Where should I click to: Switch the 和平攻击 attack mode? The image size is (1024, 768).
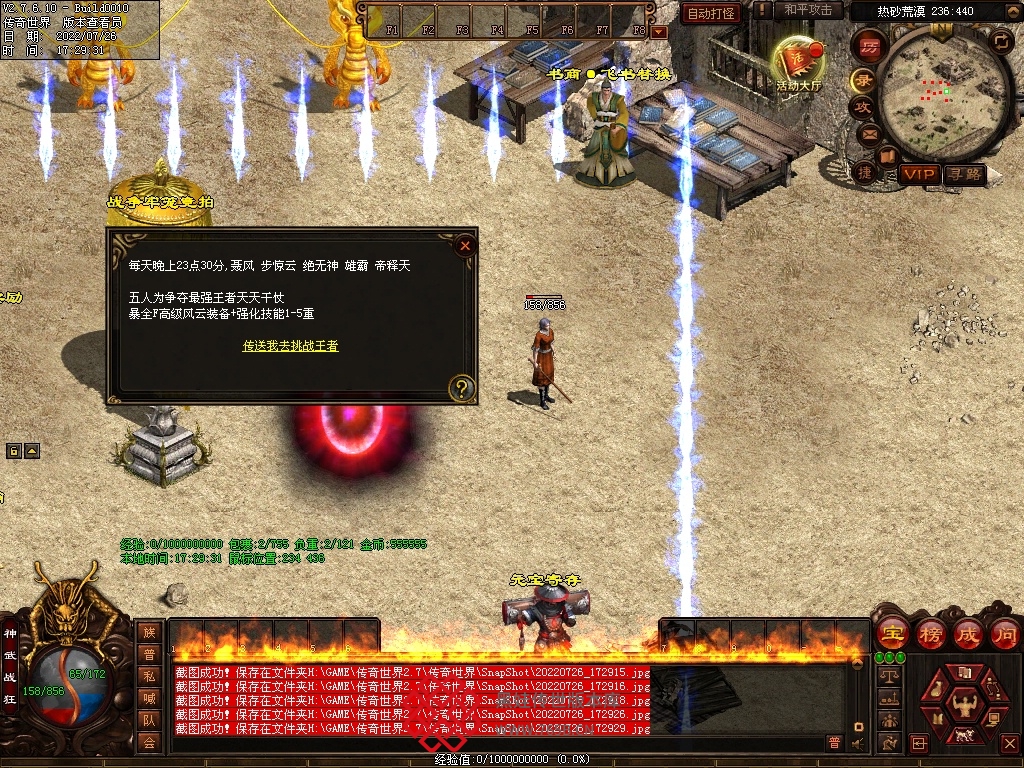pyautogui.click(x=808, y=11)
